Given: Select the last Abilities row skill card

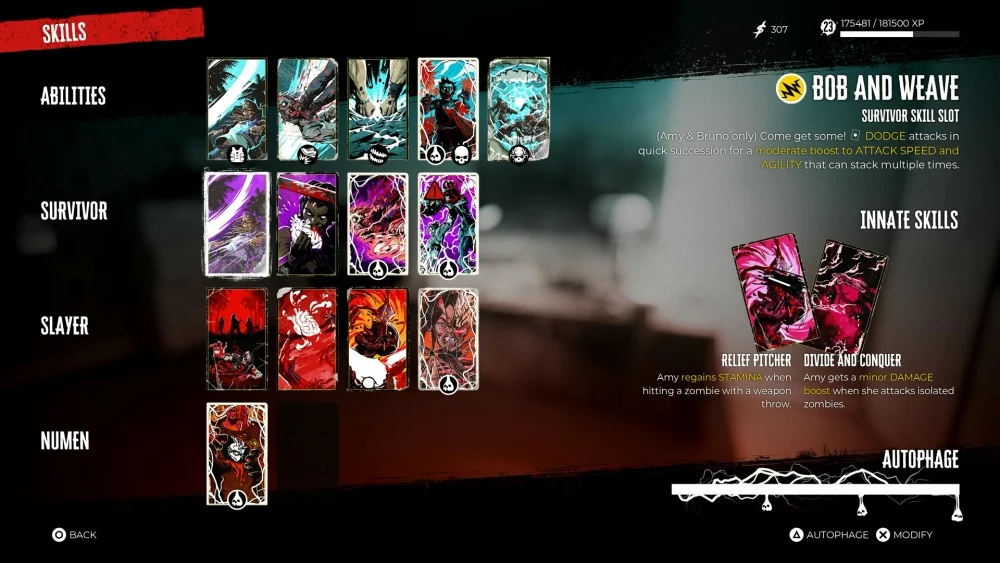Looking at the screenshot, I should click(x=518, y=109).
